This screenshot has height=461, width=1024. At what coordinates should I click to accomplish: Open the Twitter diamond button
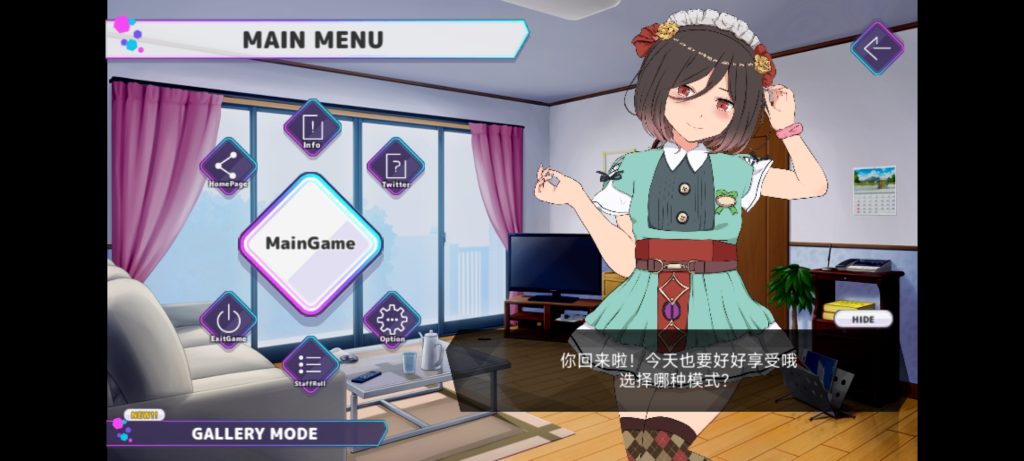tap(395, 166)
